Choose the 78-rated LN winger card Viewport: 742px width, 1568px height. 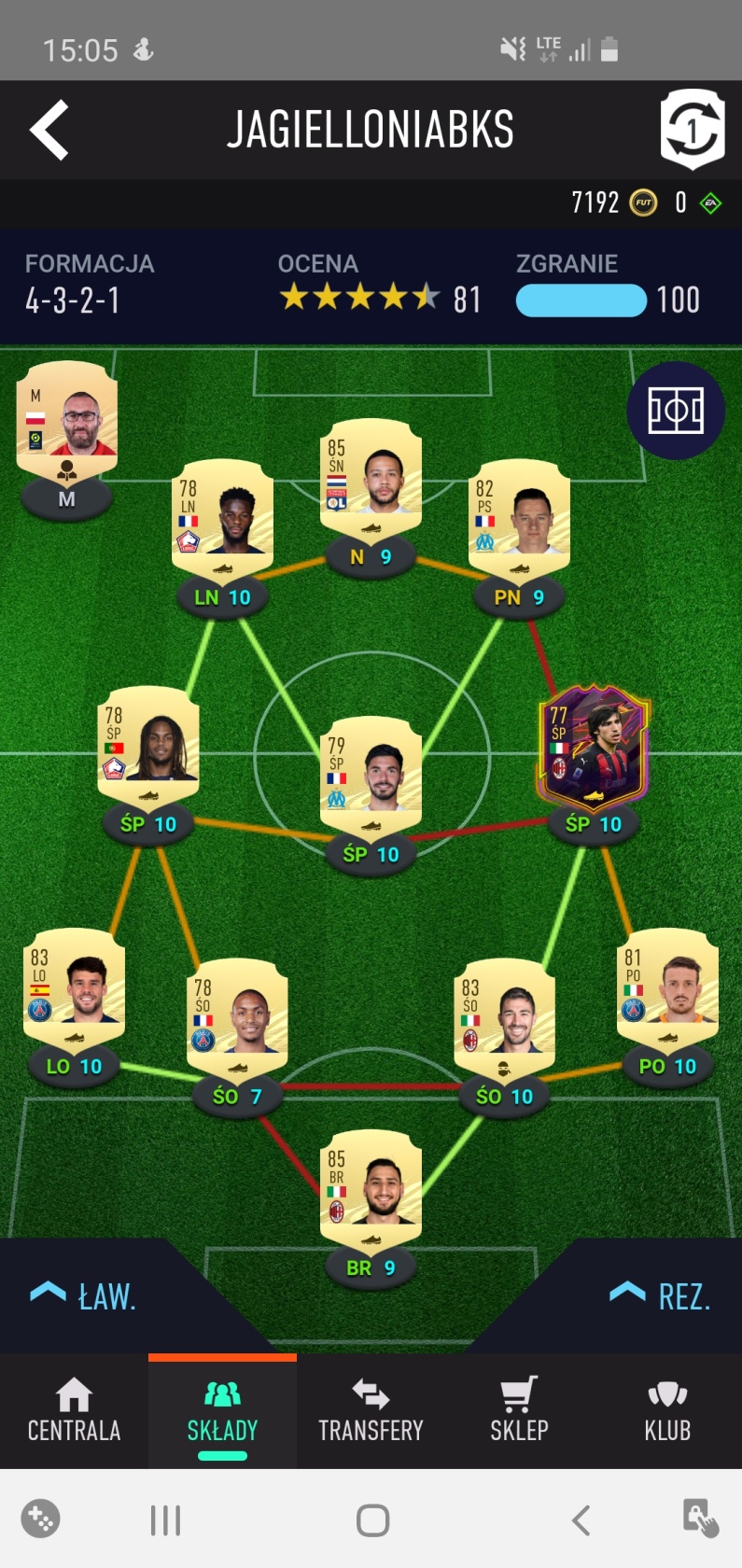222,518
